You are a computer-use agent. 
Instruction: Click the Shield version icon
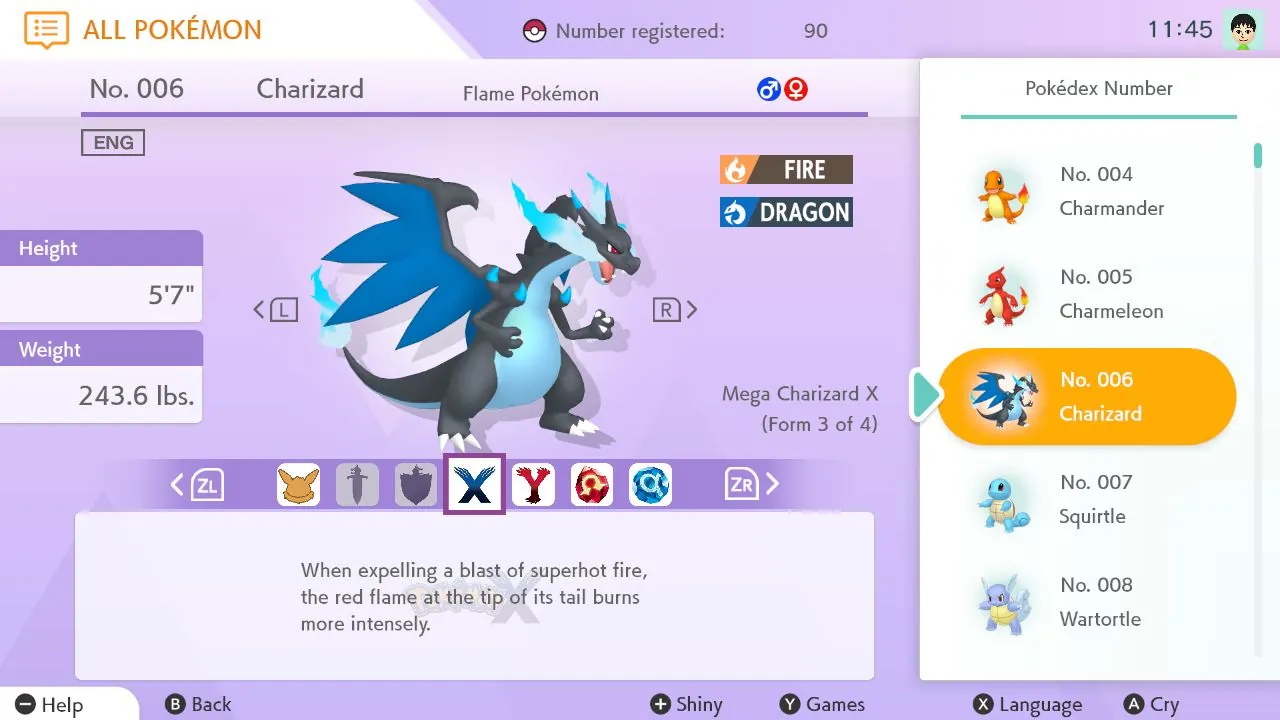pos(416,484)
